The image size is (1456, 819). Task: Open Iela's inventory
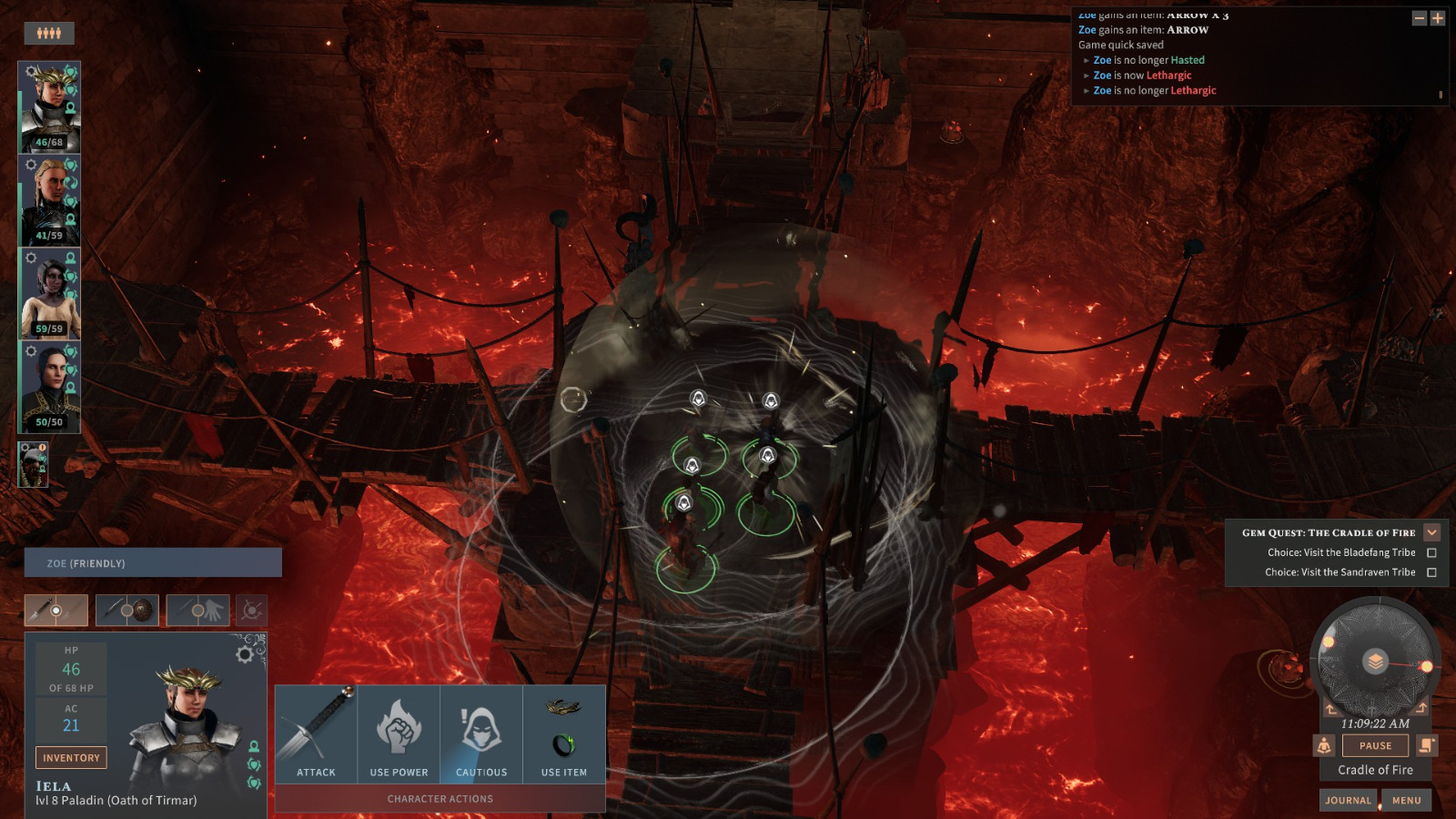(x=71, y=757)
